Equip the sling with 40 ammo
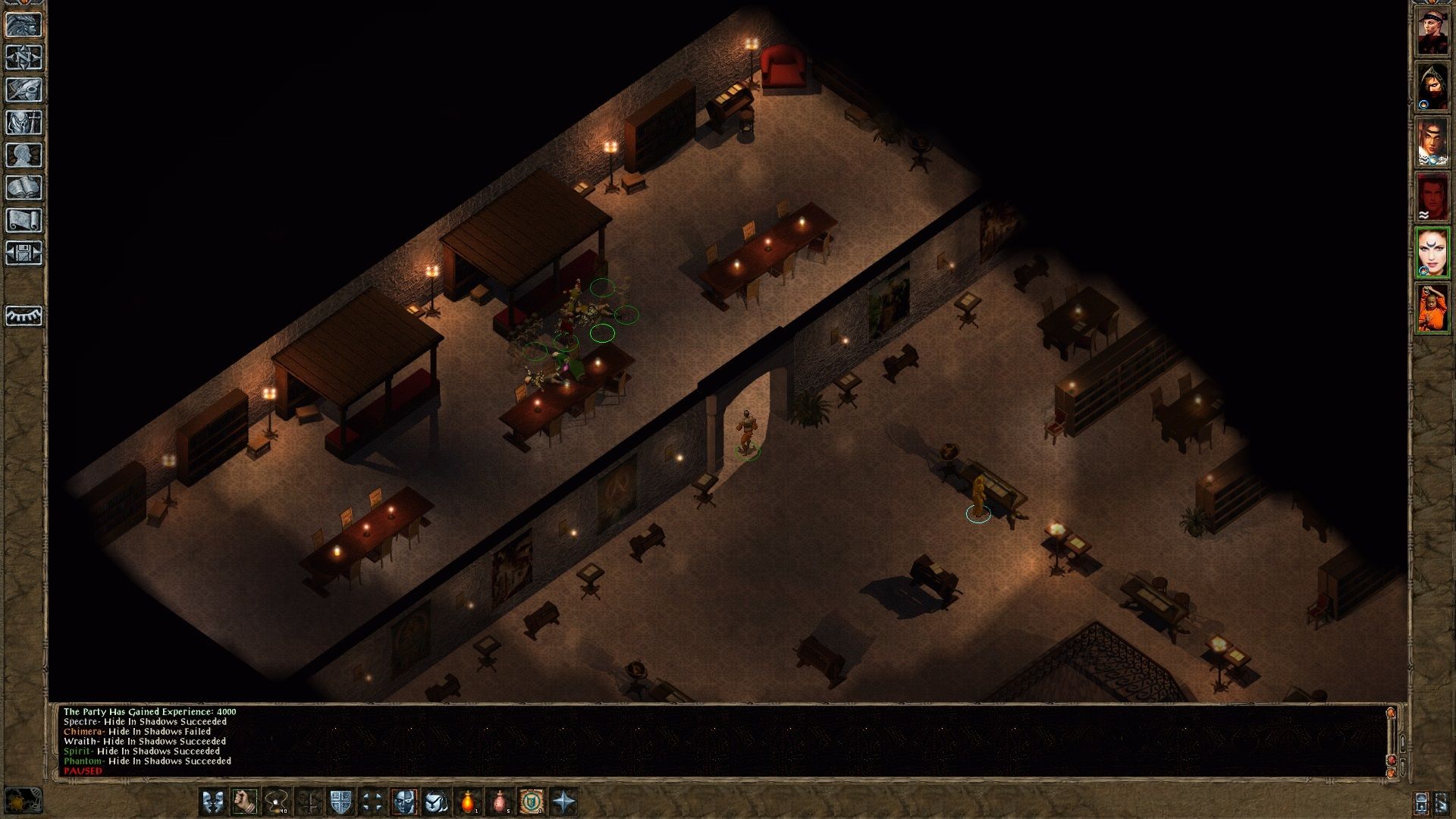This screenshot has width=1456, height=819. (276, 802)
